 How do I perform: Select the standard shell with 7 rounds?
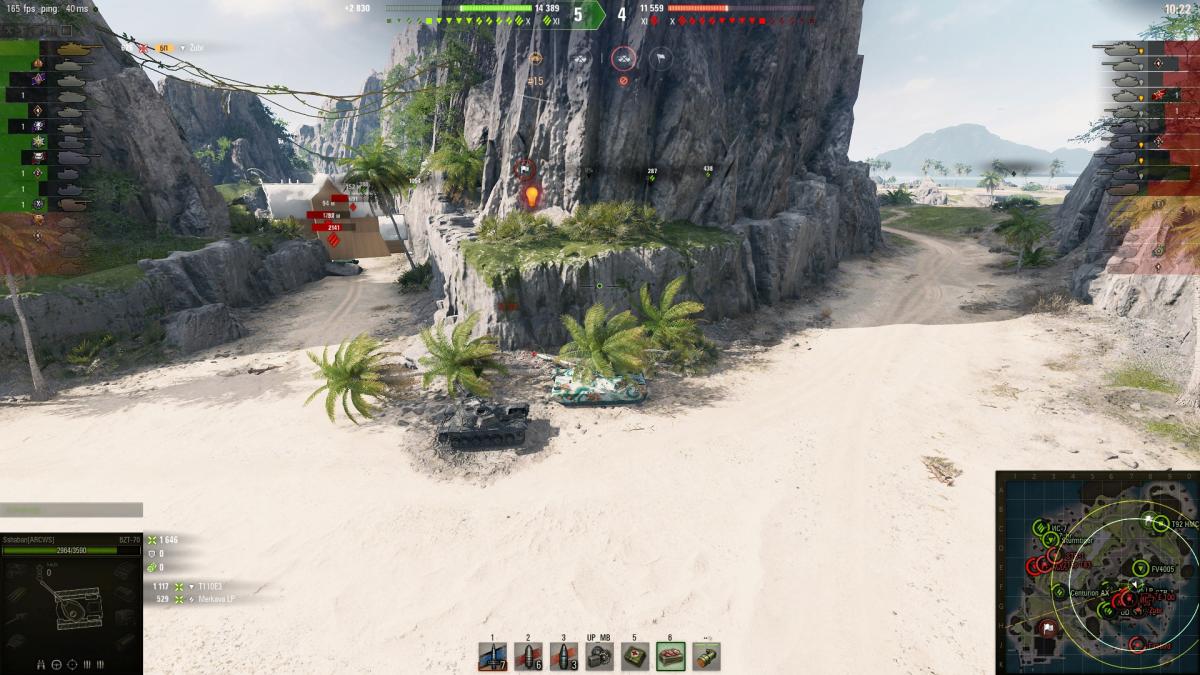493,656
